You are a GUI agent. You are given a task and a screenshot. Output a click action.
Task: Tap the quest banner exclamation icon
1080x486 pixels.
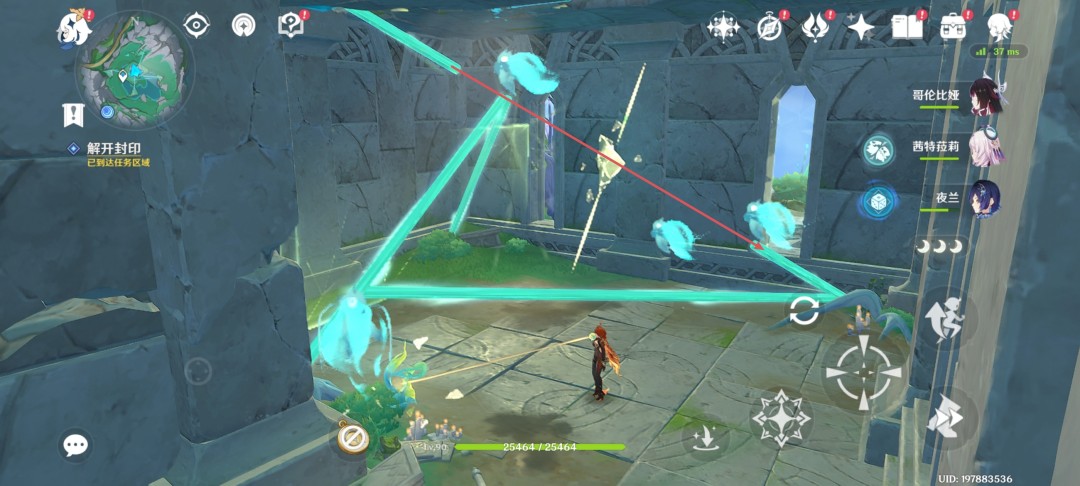point(72,114)
